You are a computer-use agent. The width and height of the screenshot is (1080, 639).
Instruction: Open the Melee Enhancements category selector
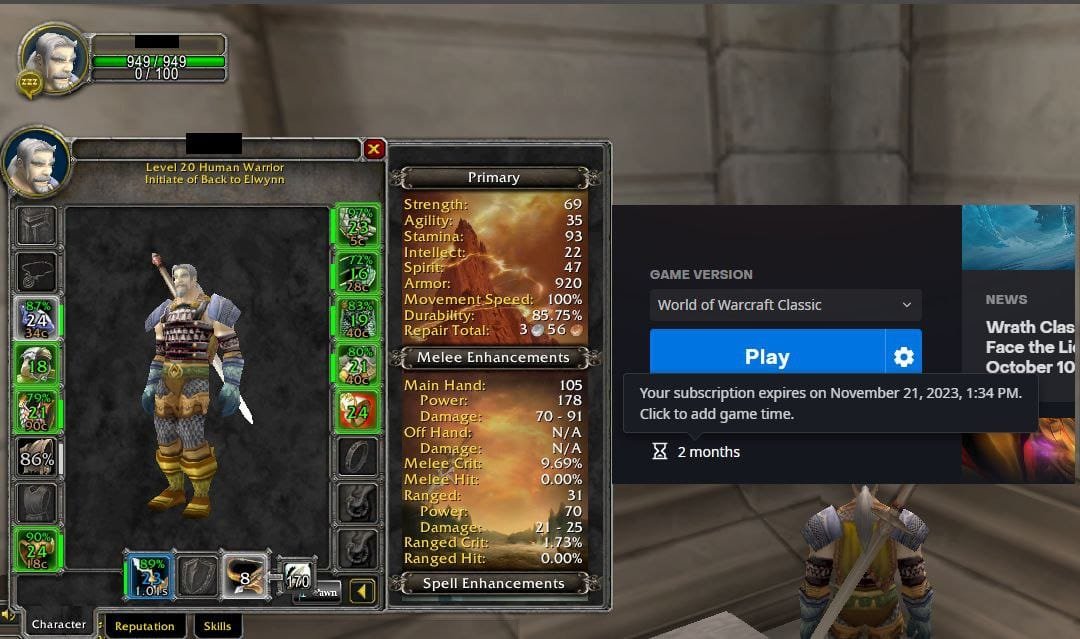[x=493, y=358]
